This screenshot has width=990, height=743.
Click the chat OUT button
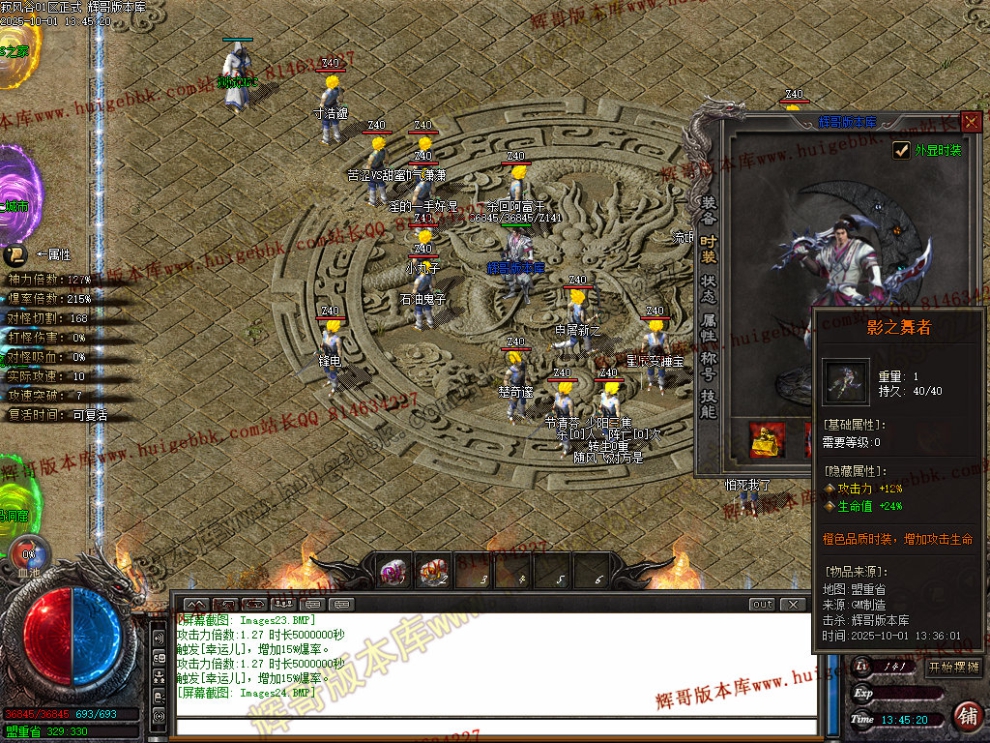pyautogui.click(x=762, y=604)
